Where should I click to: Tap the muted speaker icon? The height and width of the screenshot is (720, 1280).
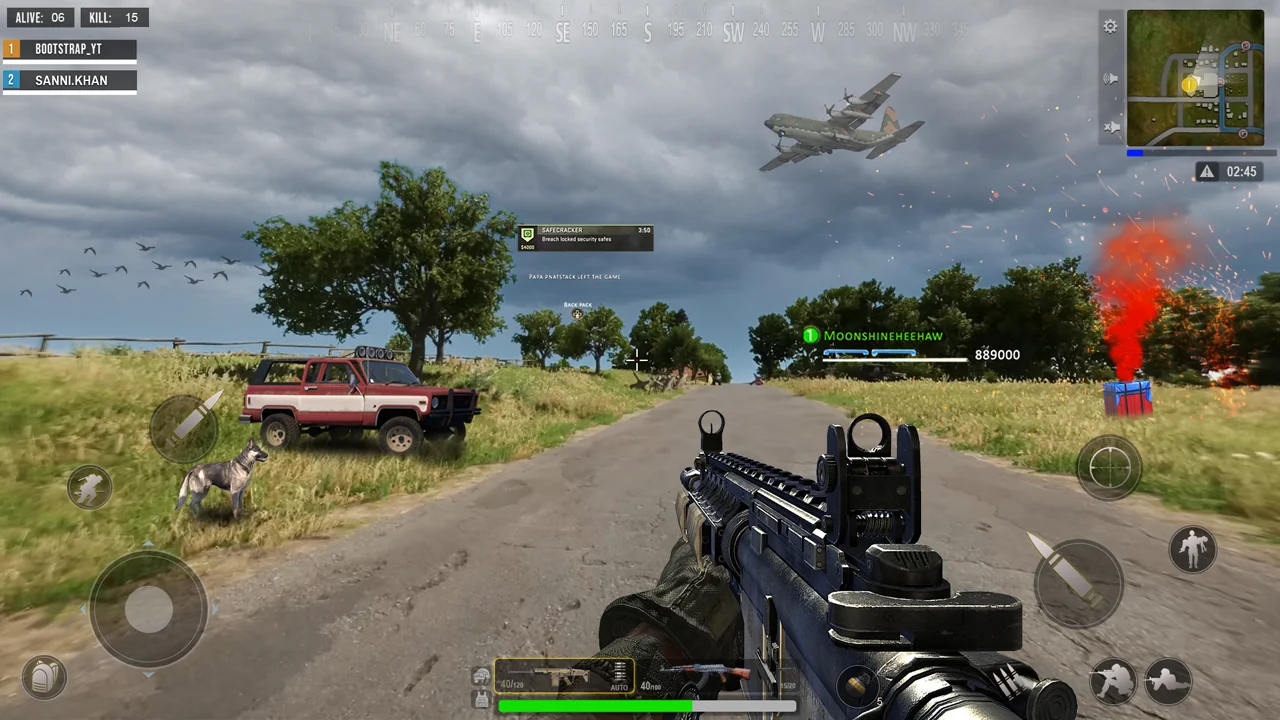click(1110, 127)
